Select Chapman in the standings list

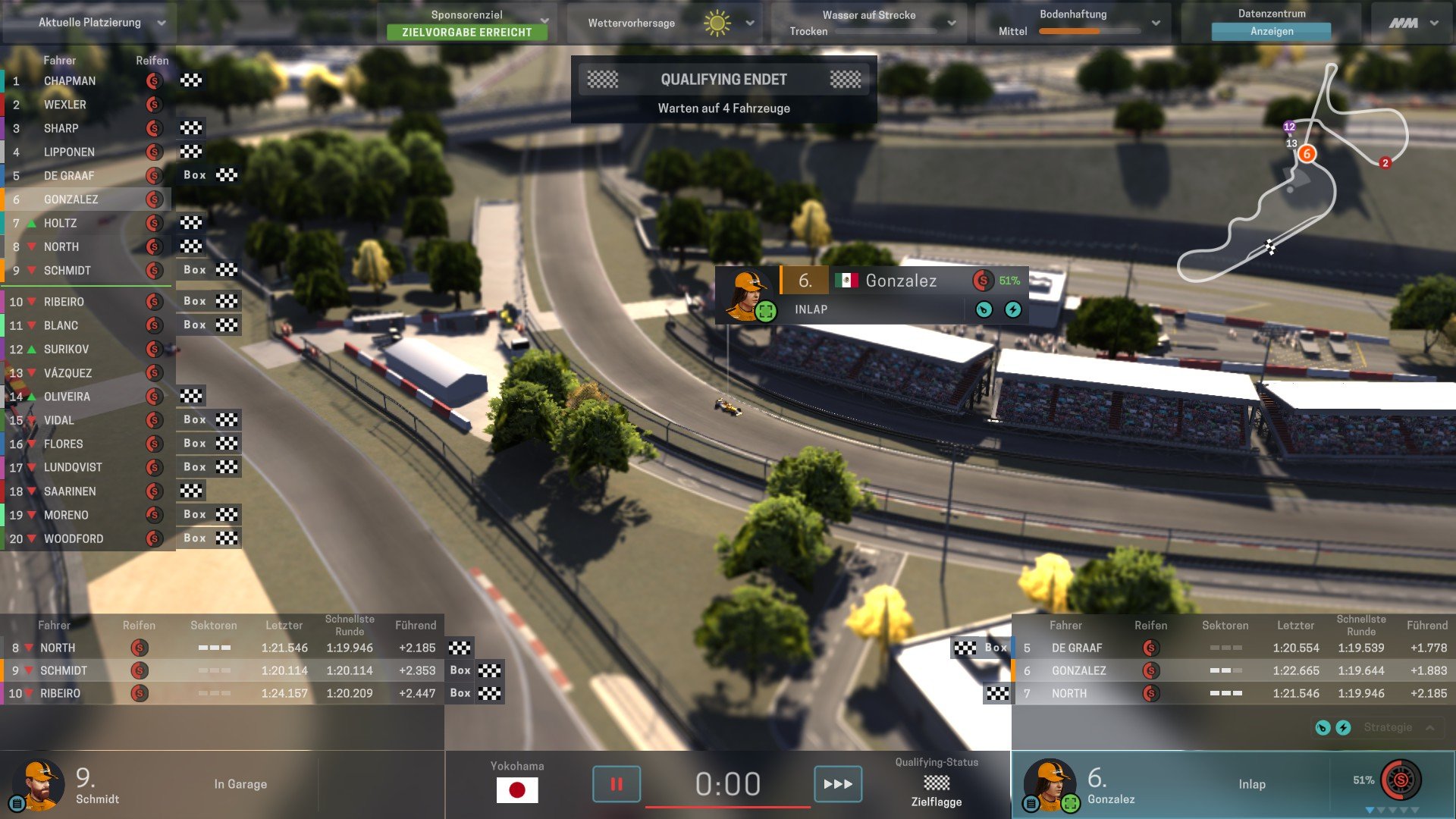(70, 81)
